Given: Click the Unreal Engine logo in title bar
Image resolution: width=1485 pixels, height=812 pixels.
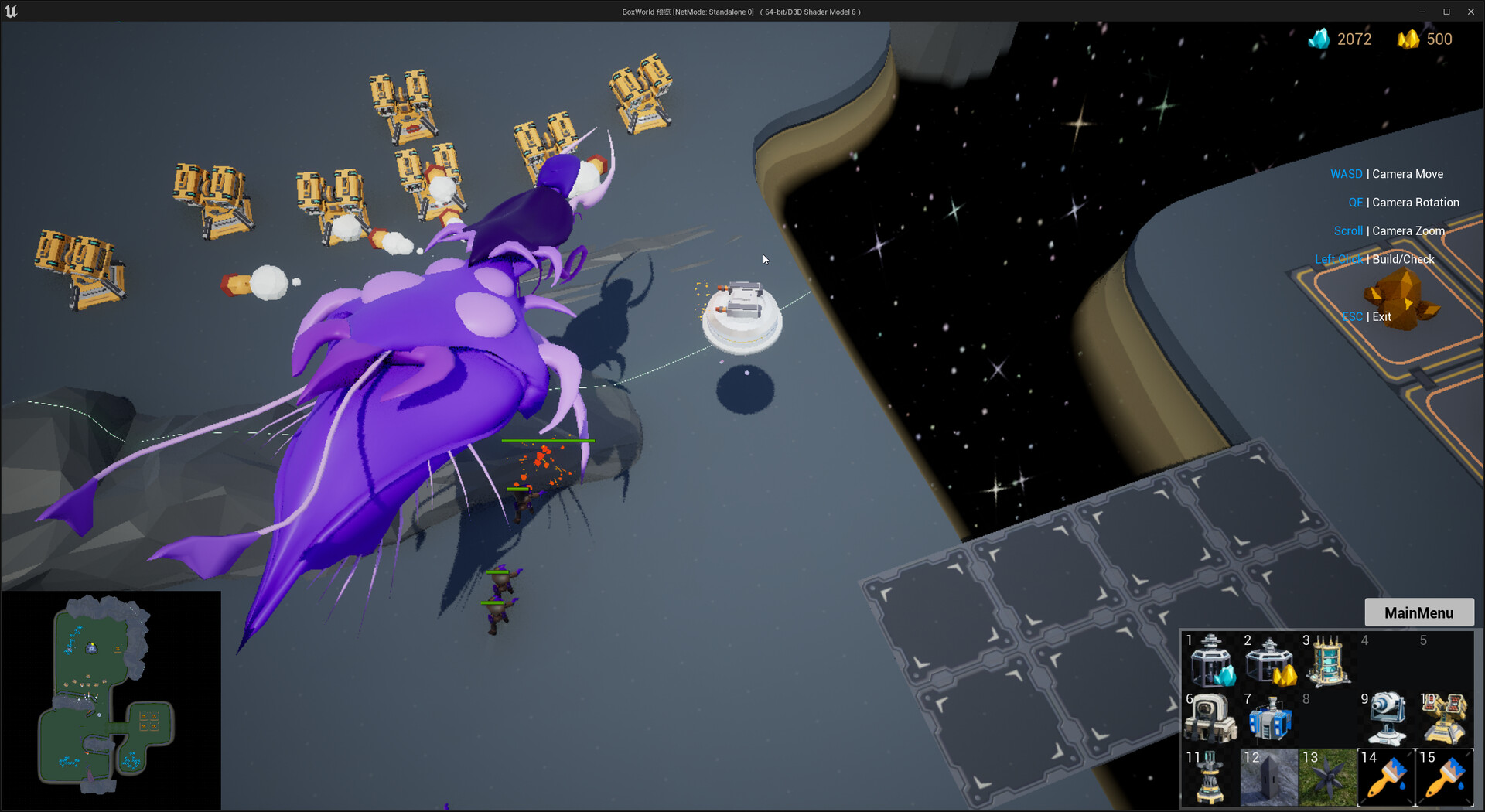Looking at the screenshot, I should click(11, 11).
